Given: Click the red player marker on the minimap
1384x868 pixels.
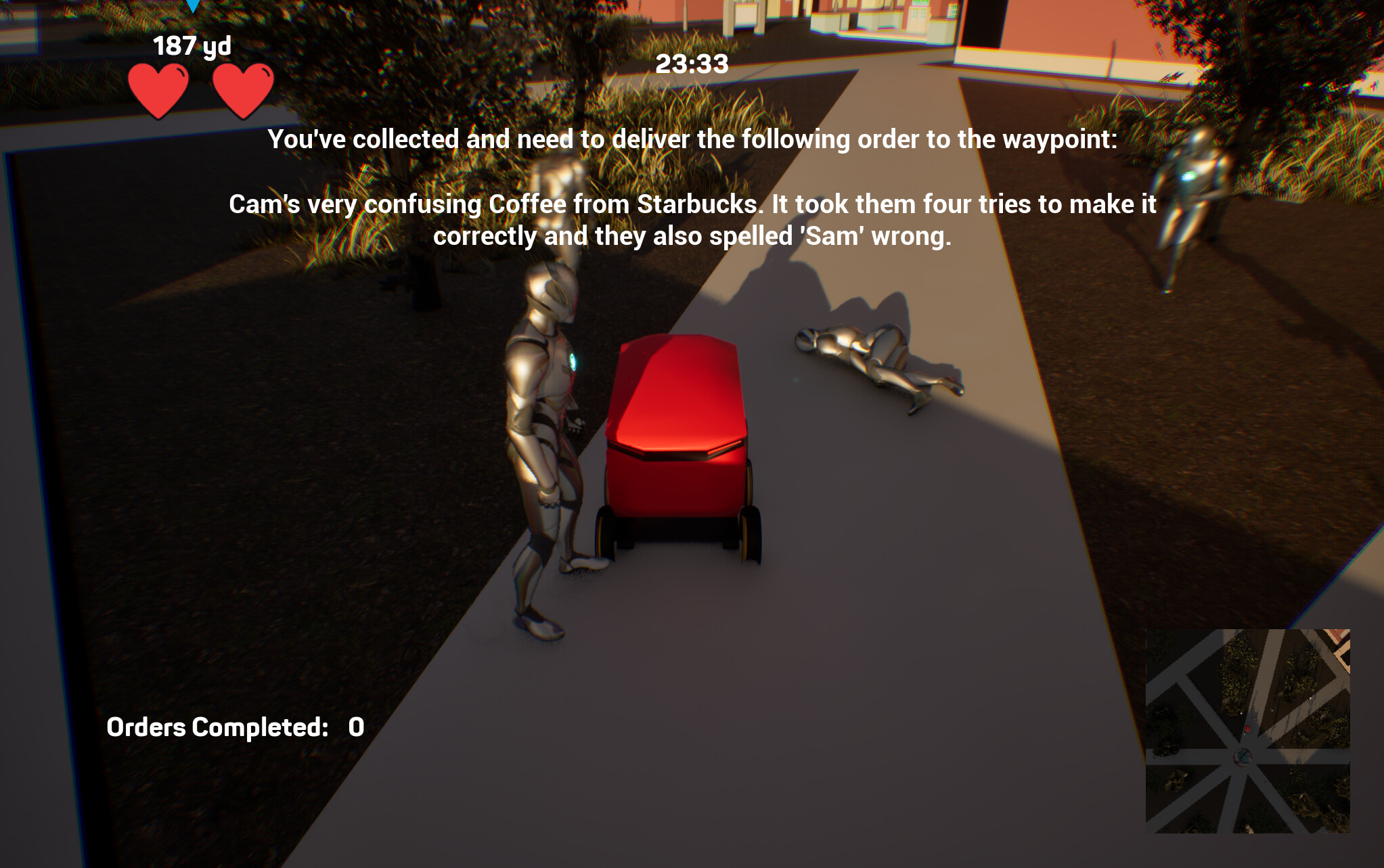Looking at the screenshot, I should [x=1247, y=729].
